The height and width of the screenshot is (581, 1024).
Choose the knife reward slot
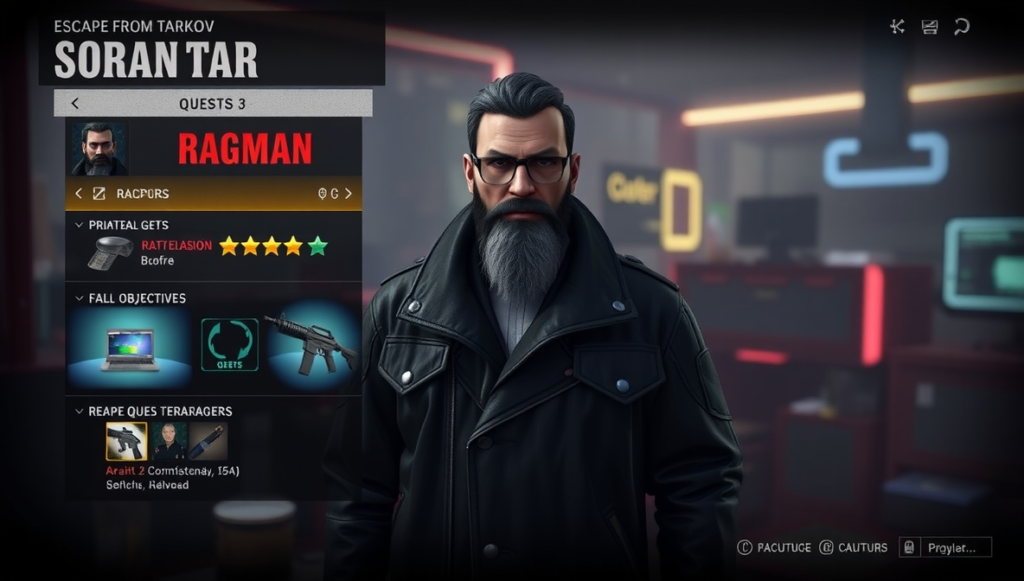[x=208, y=441]
